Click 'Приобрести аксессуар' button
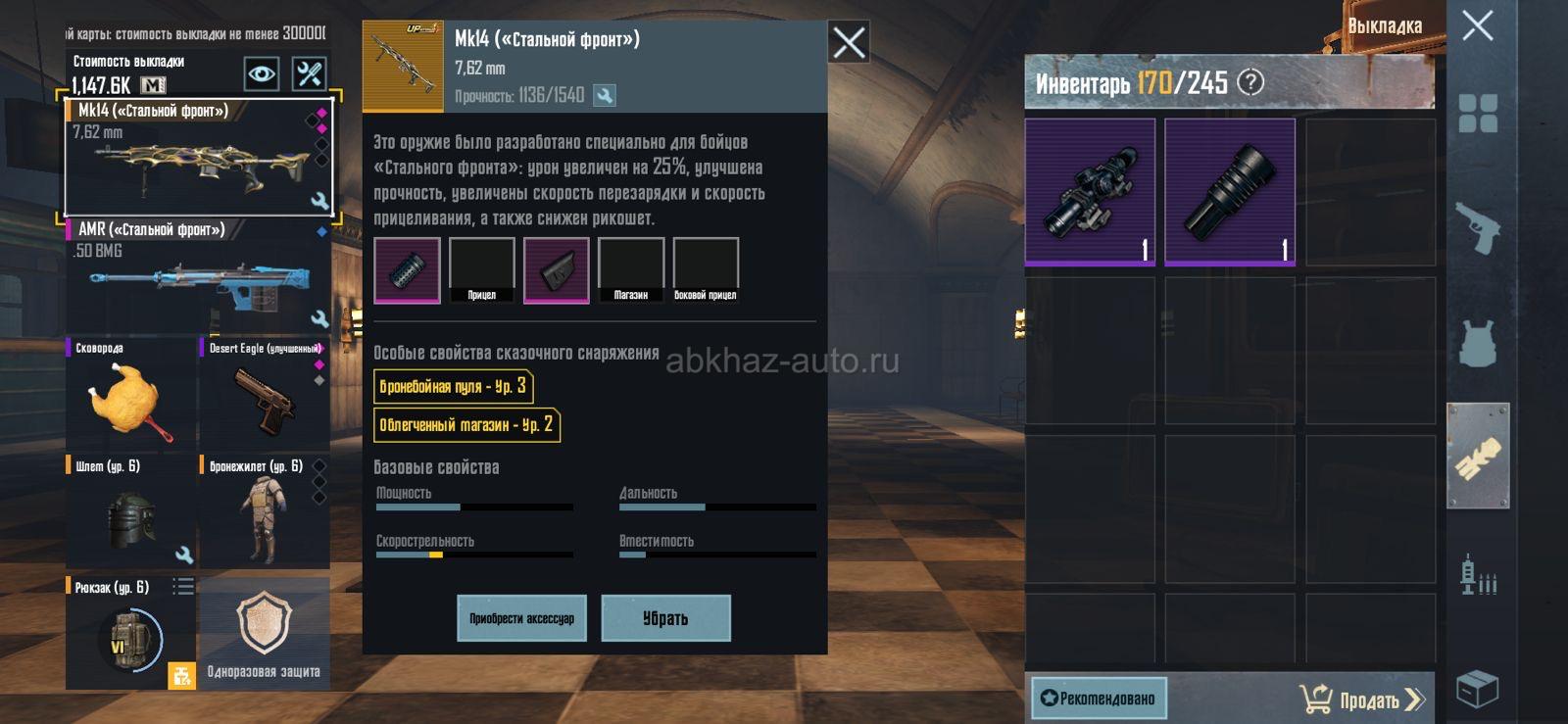The width and height of the screenshot is (1568, 724). [x=521, y=618]
